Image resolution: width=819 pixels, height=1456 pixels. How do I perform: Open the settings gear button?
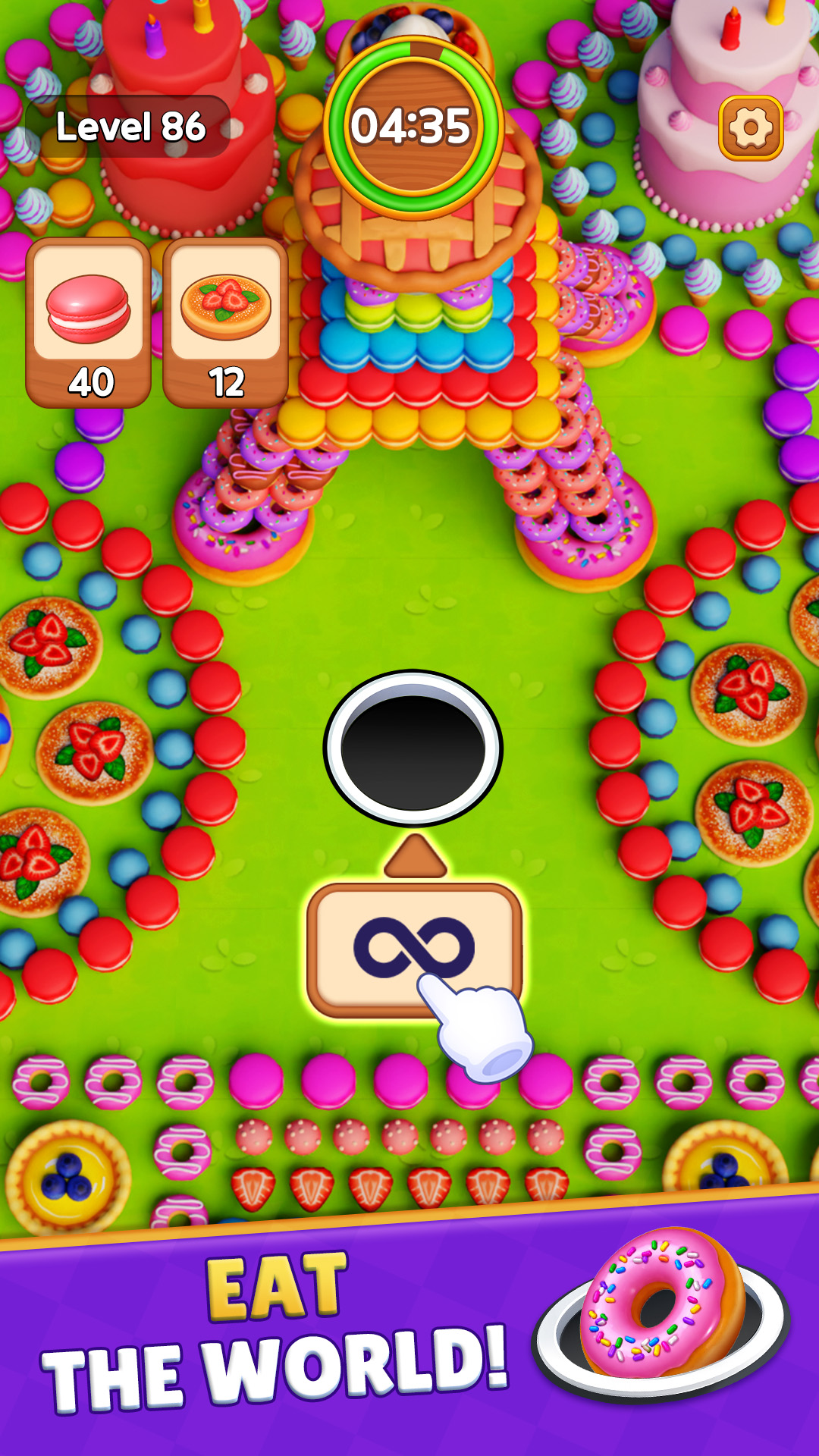click(x=750, y=128)
